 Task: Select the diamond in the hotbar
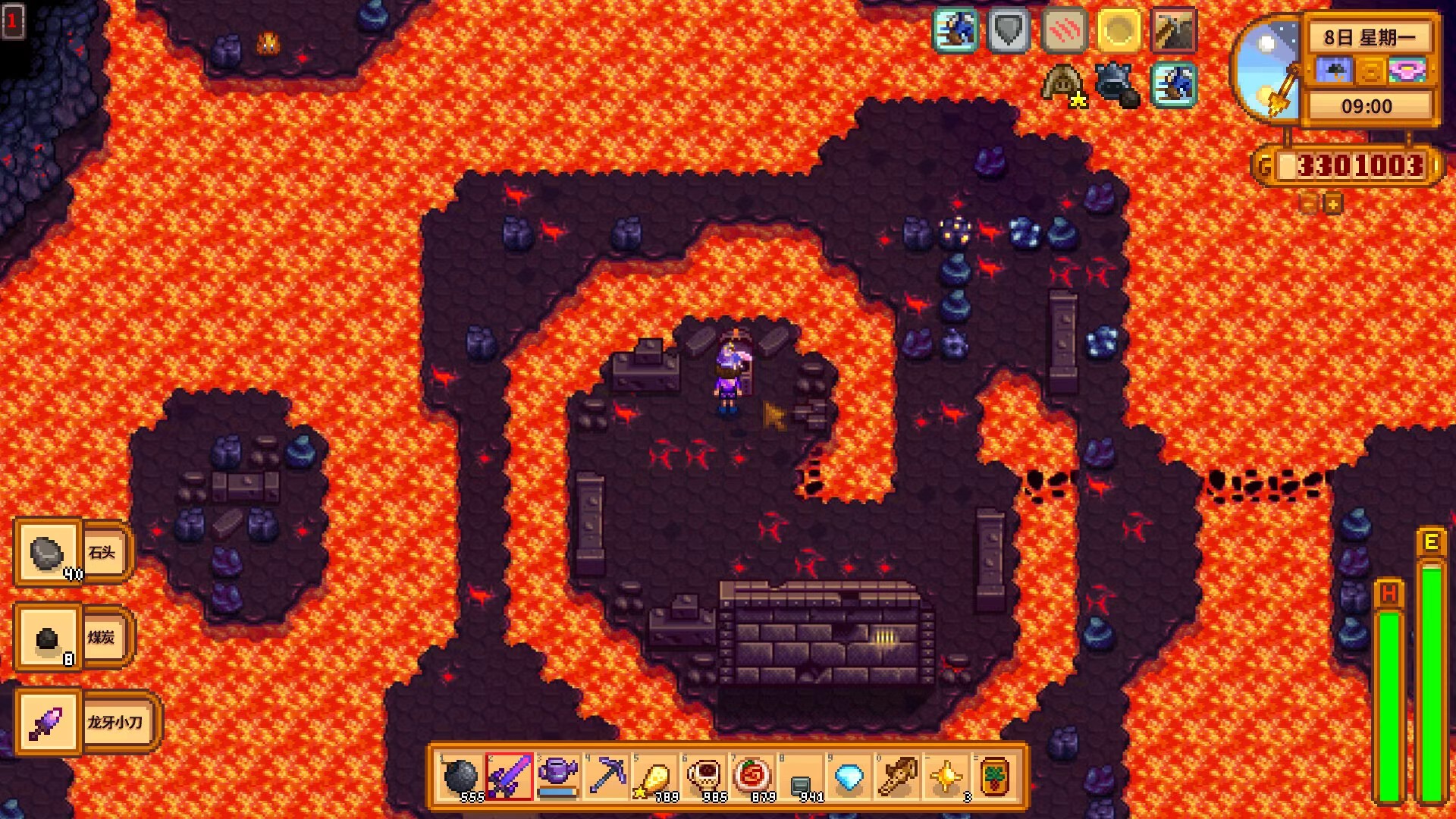click(849, 777)
